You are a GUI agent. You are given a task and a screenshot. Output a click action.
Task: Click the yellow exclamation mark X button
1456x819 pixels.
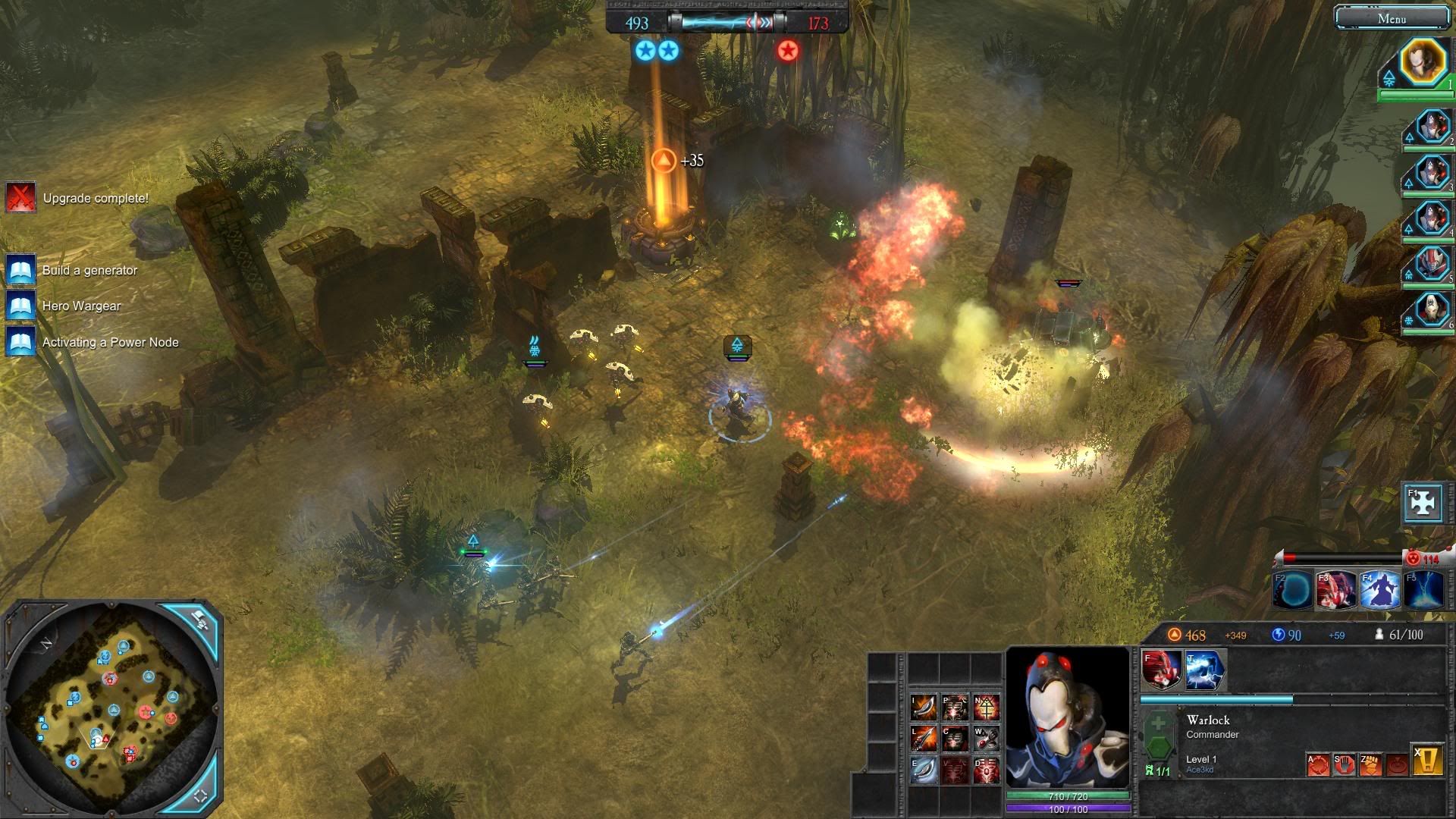[1427, 762]
